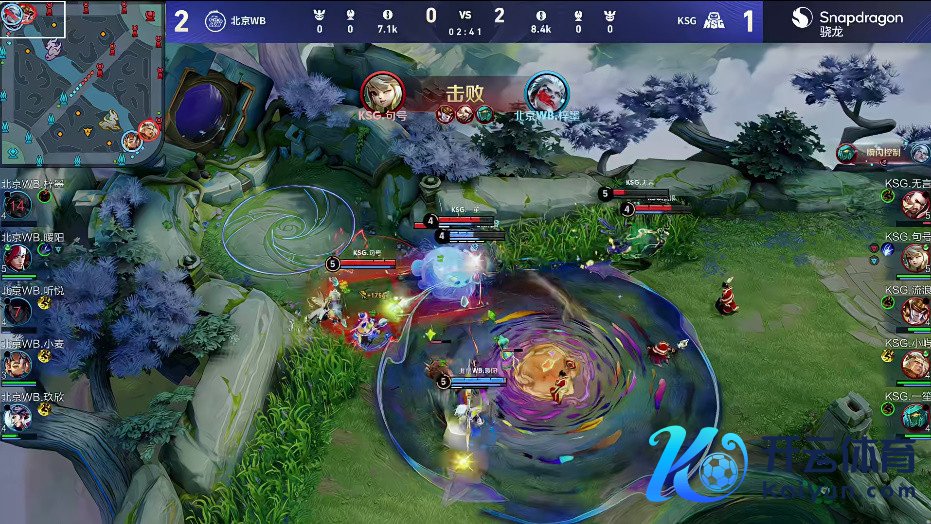Viewport: 931px width, 524px height.
Task: Open the minimap in the corner
Action: point(82,82)
